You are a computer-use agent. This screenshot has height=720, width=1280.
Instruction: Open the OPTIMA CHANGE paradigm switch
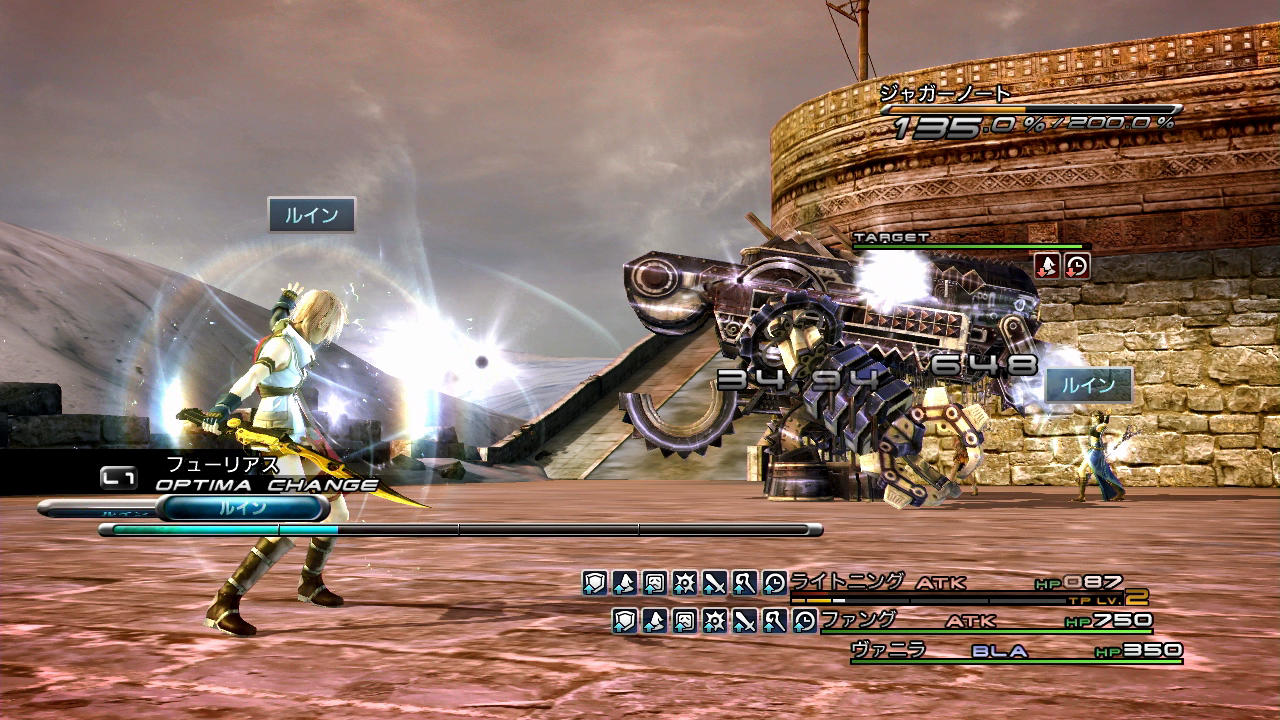pyautogui.click(x=266, y=485)
